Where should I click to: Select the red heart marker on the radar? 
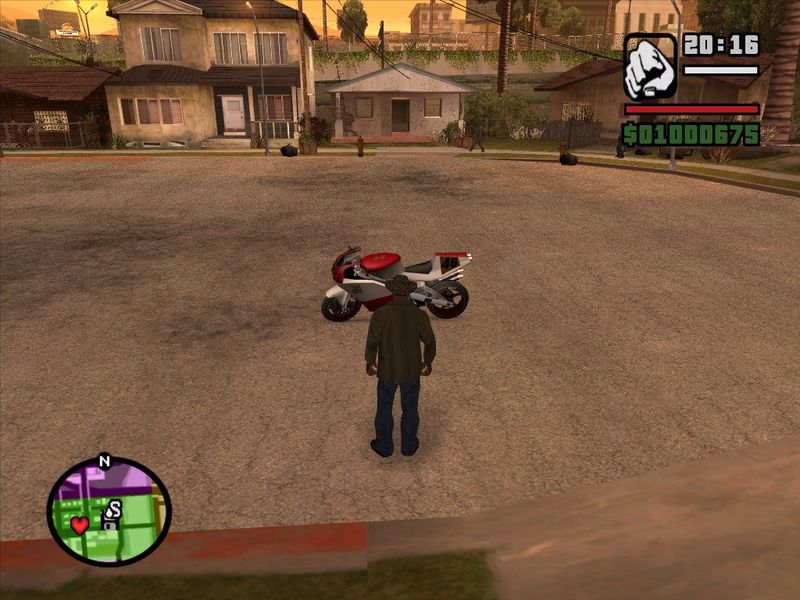point(79,524)
